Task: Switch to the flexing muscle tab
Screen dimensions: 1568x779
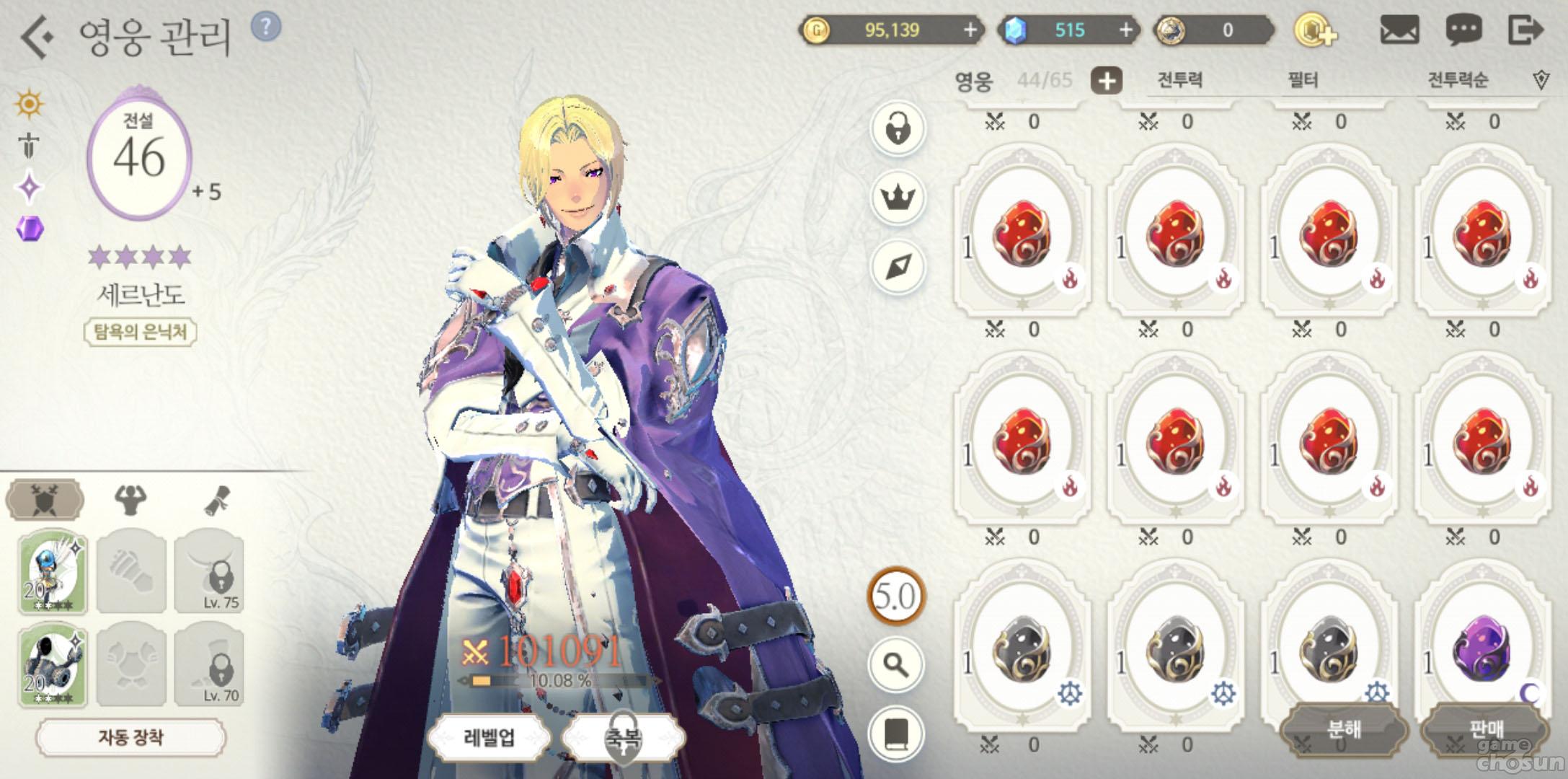Action: [x=130, y=499]
